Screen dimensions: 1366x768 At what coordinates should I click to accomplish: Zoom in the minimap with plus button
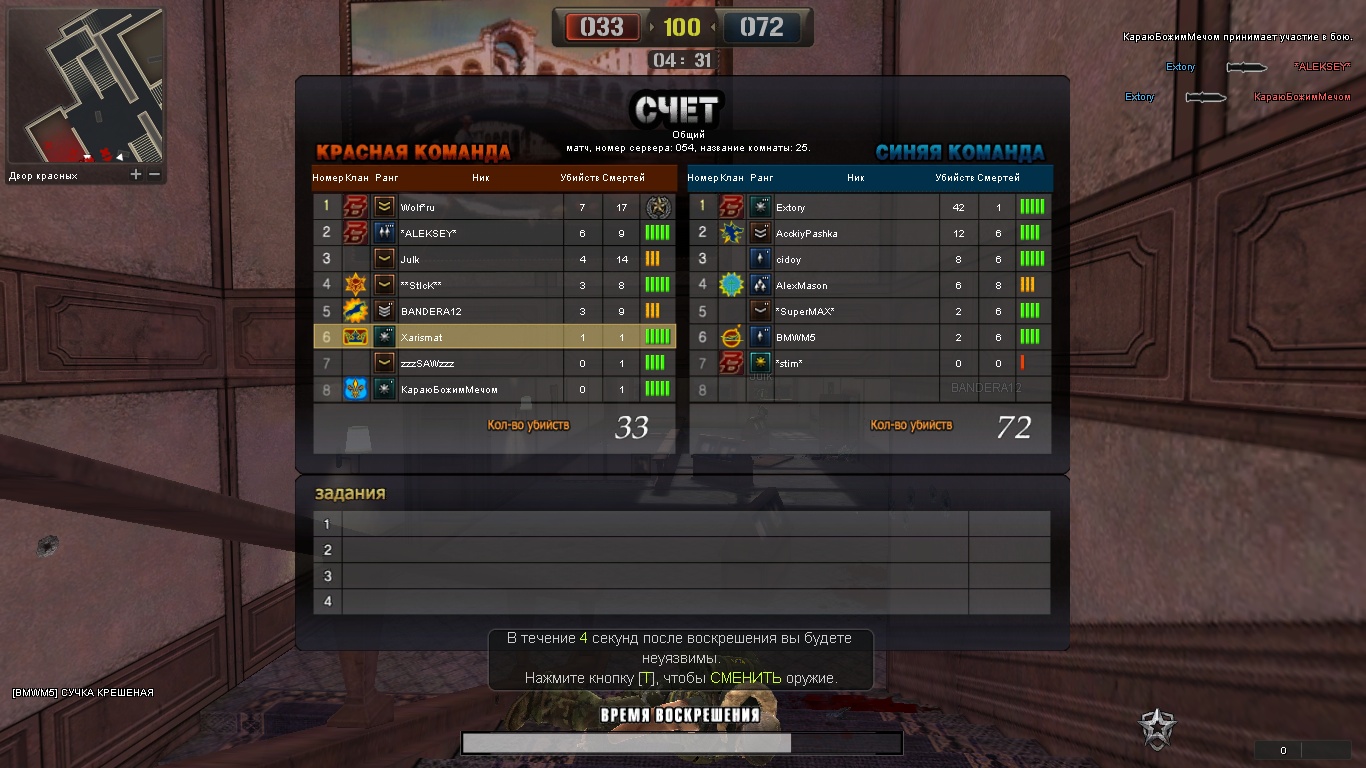coord(136,175)
